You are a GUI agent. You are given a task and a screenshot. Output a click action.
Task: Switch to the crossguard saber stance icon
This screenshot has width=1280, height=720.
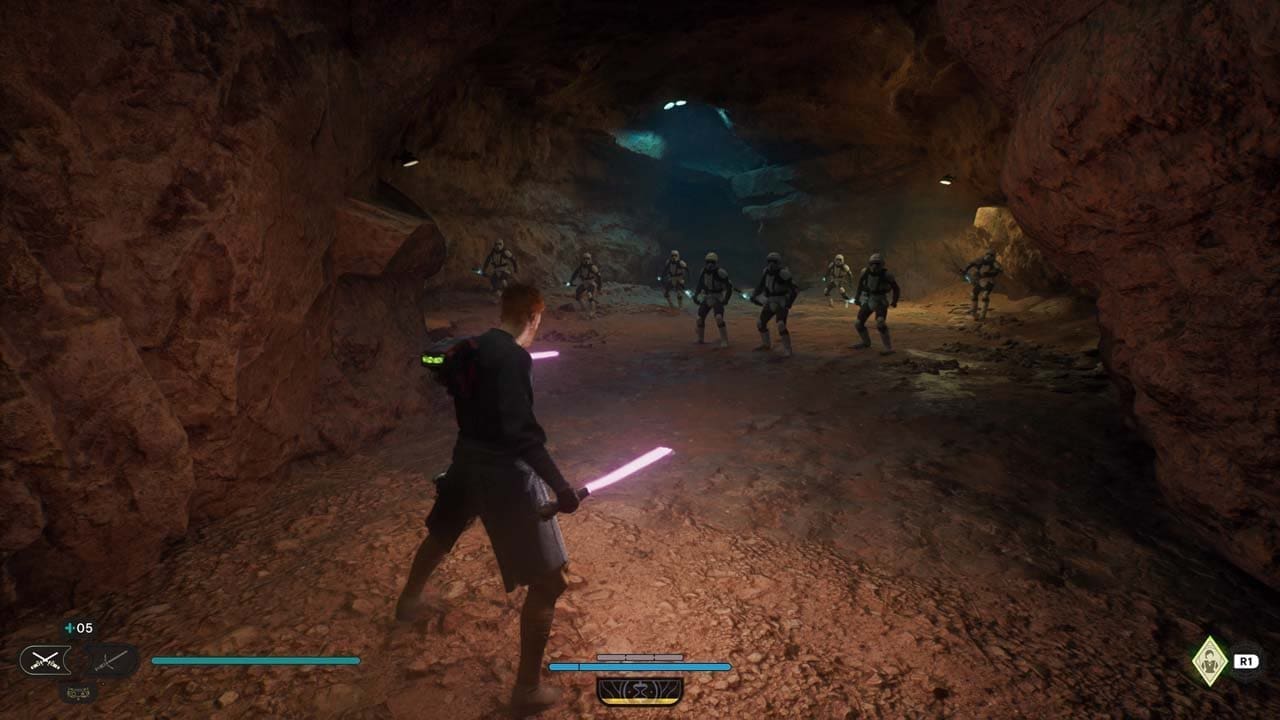[110, 660]
